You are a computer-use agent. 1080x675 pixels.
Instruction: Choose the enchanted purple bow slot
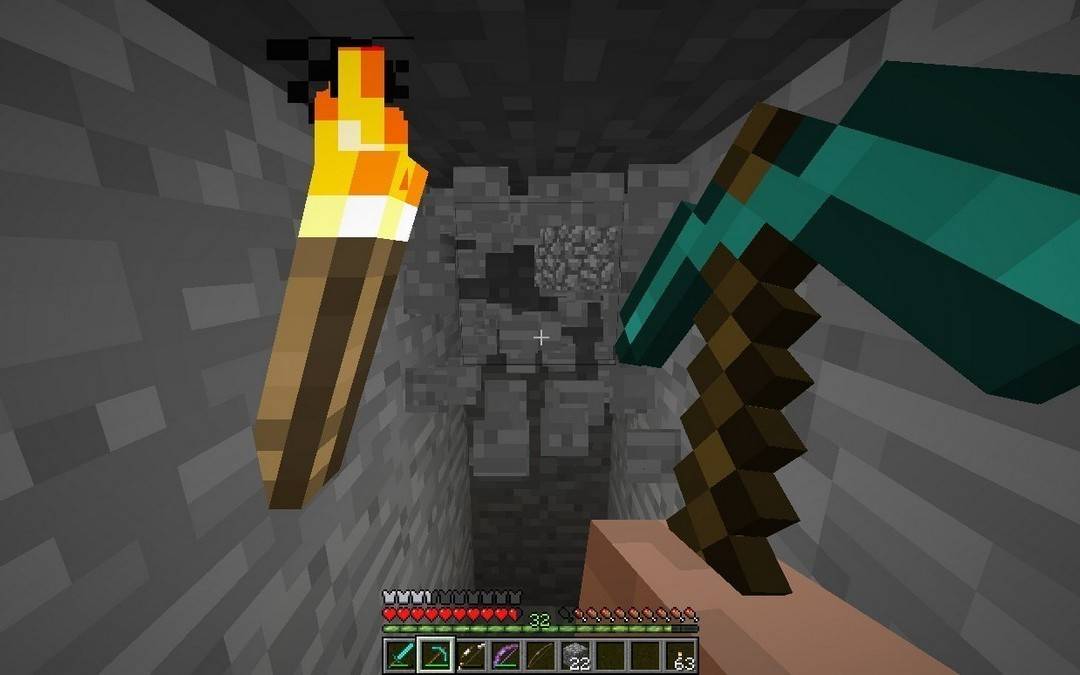coord(505,656)
